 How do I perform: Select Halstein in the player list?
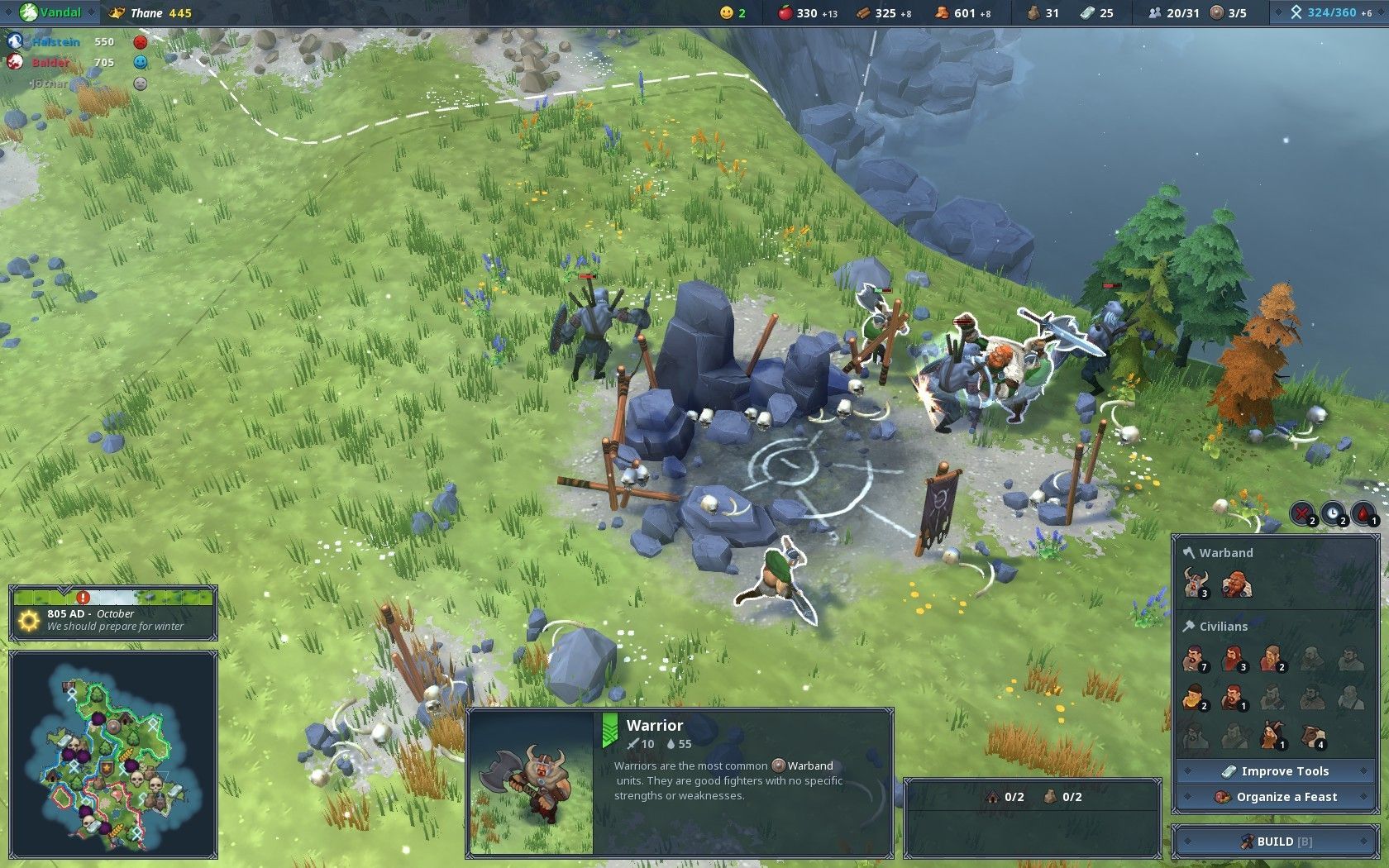click(x=55, y=41)
